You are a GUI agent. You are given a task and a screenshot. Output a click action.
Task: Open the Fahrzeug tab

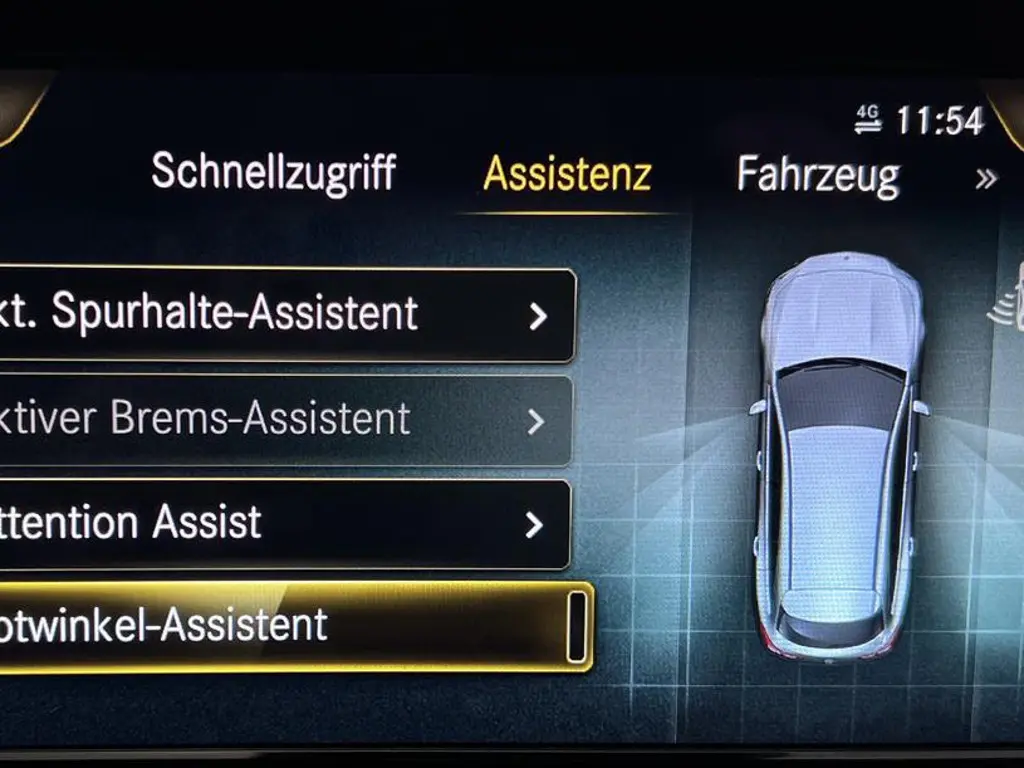tap(818, 175)
